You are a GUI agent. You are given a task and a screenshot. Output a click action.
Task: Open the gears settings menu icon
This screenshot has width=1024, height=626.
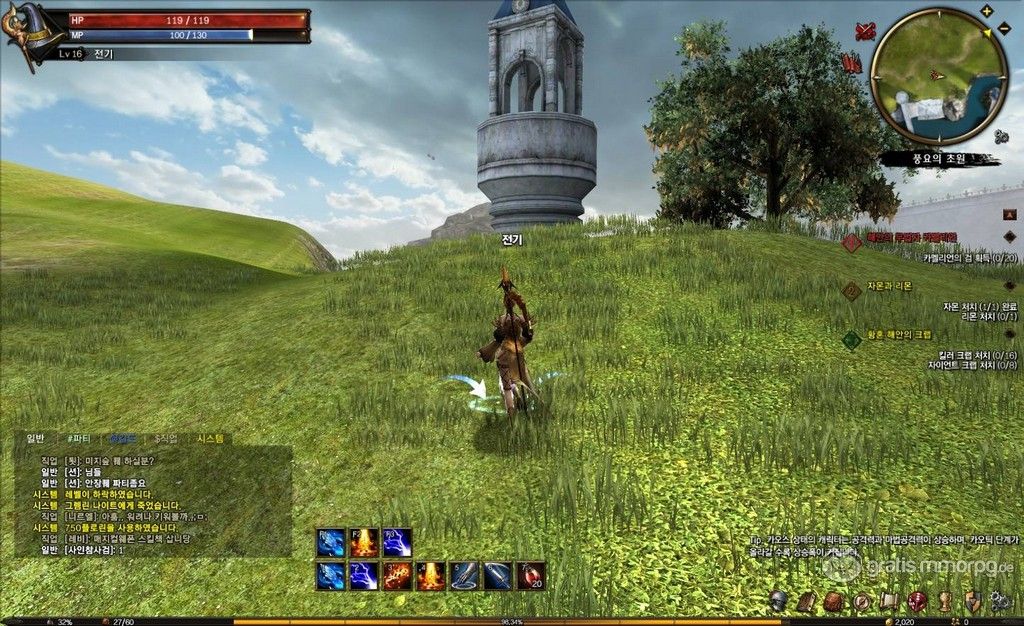tap(999, 601)
